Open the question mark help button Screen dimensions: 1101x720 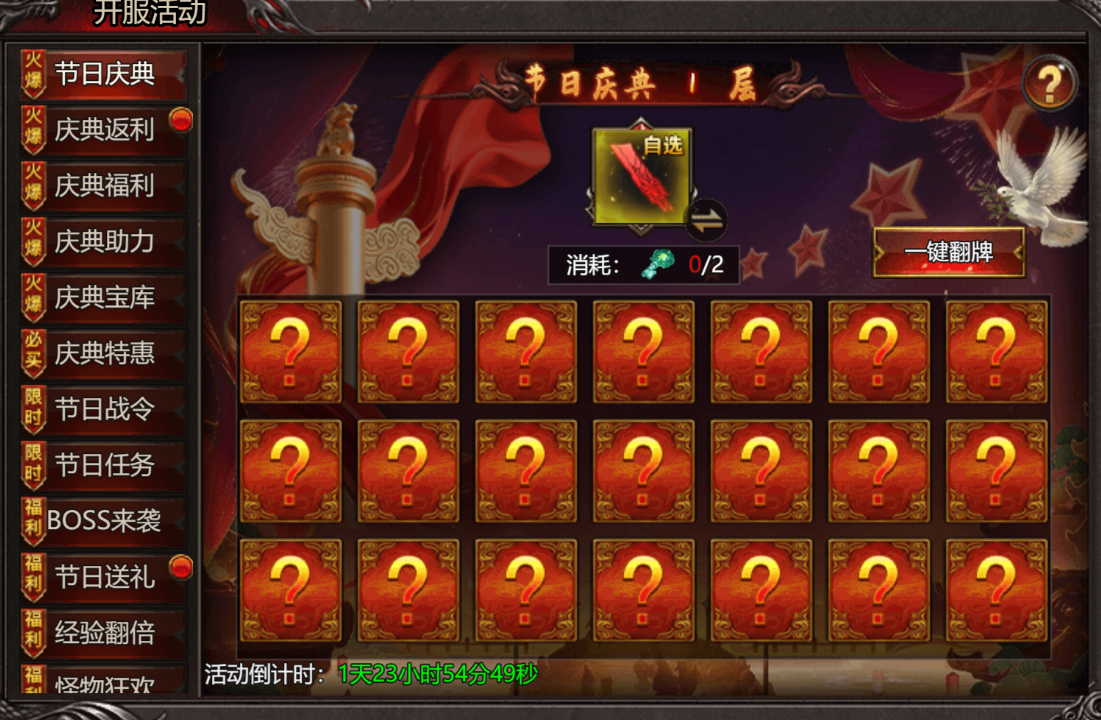pyautogui.click(x=1049, y=84)
